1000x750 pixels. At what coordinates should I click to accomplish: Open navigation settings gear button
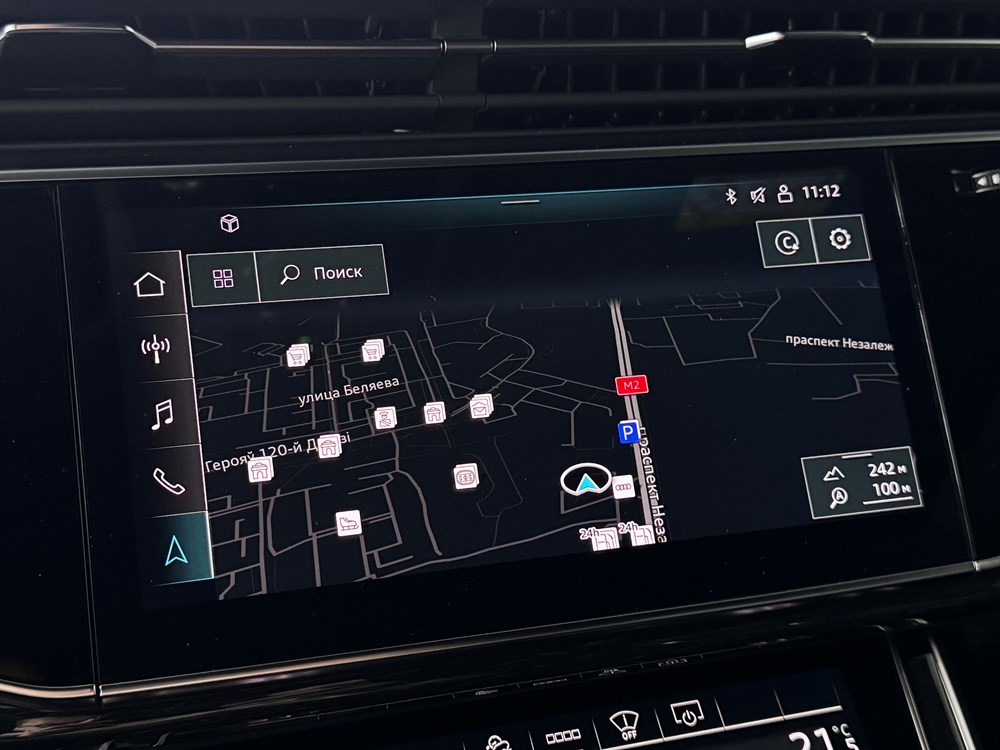(x=838, y=240)
